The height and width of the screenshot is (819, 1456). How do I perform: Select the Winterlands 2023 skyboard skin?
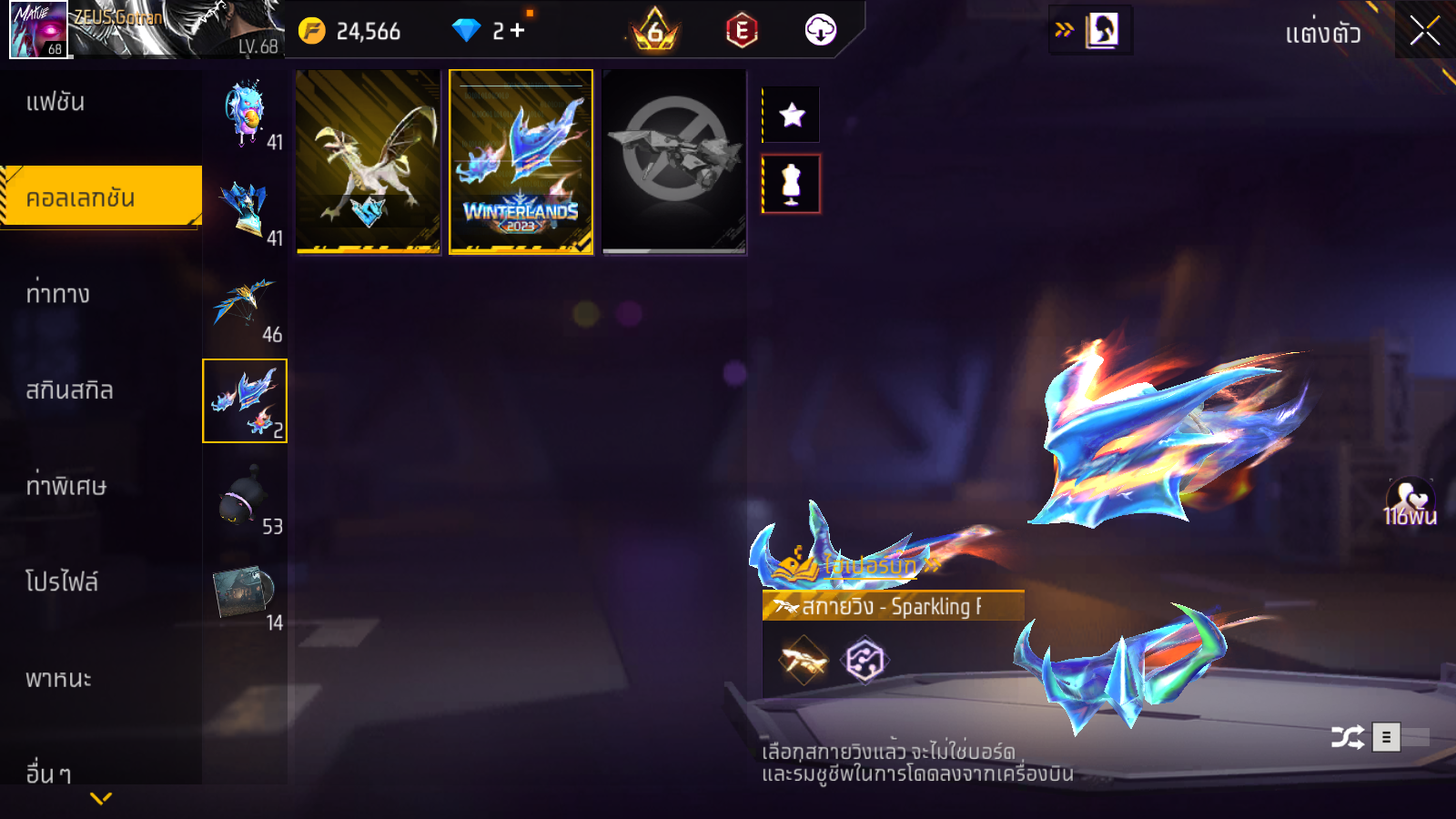click(x=521, y=162)
